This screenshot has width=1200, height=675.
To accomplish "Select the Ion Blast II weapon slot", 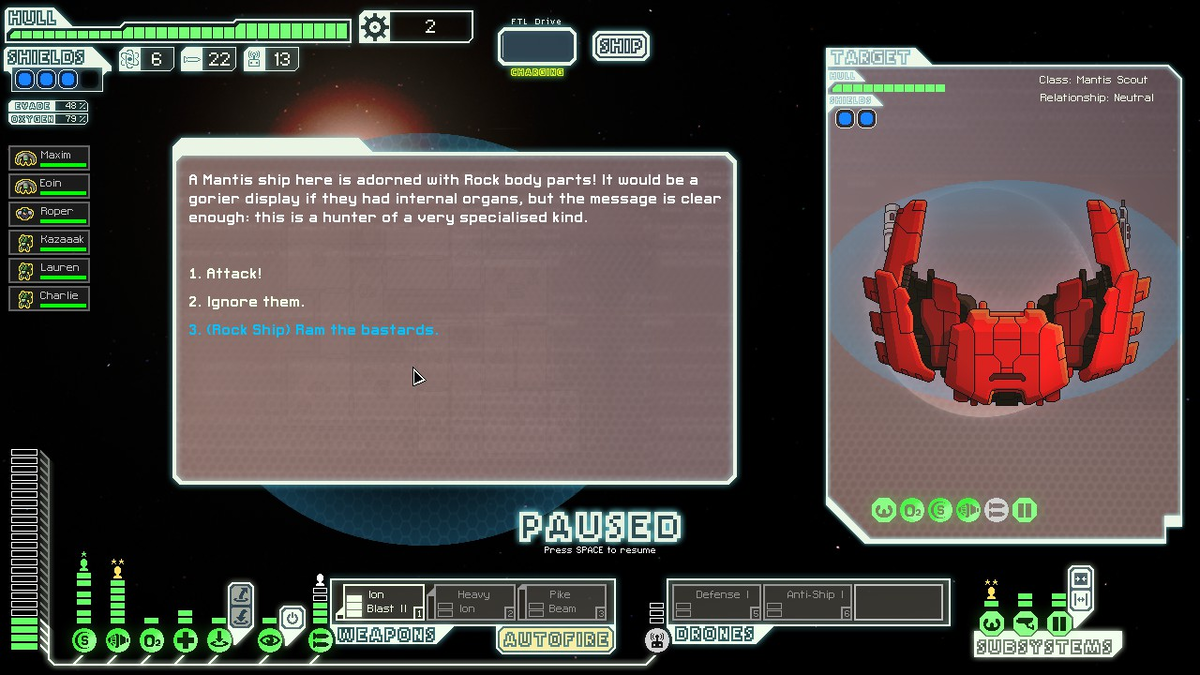I will 379,602.
